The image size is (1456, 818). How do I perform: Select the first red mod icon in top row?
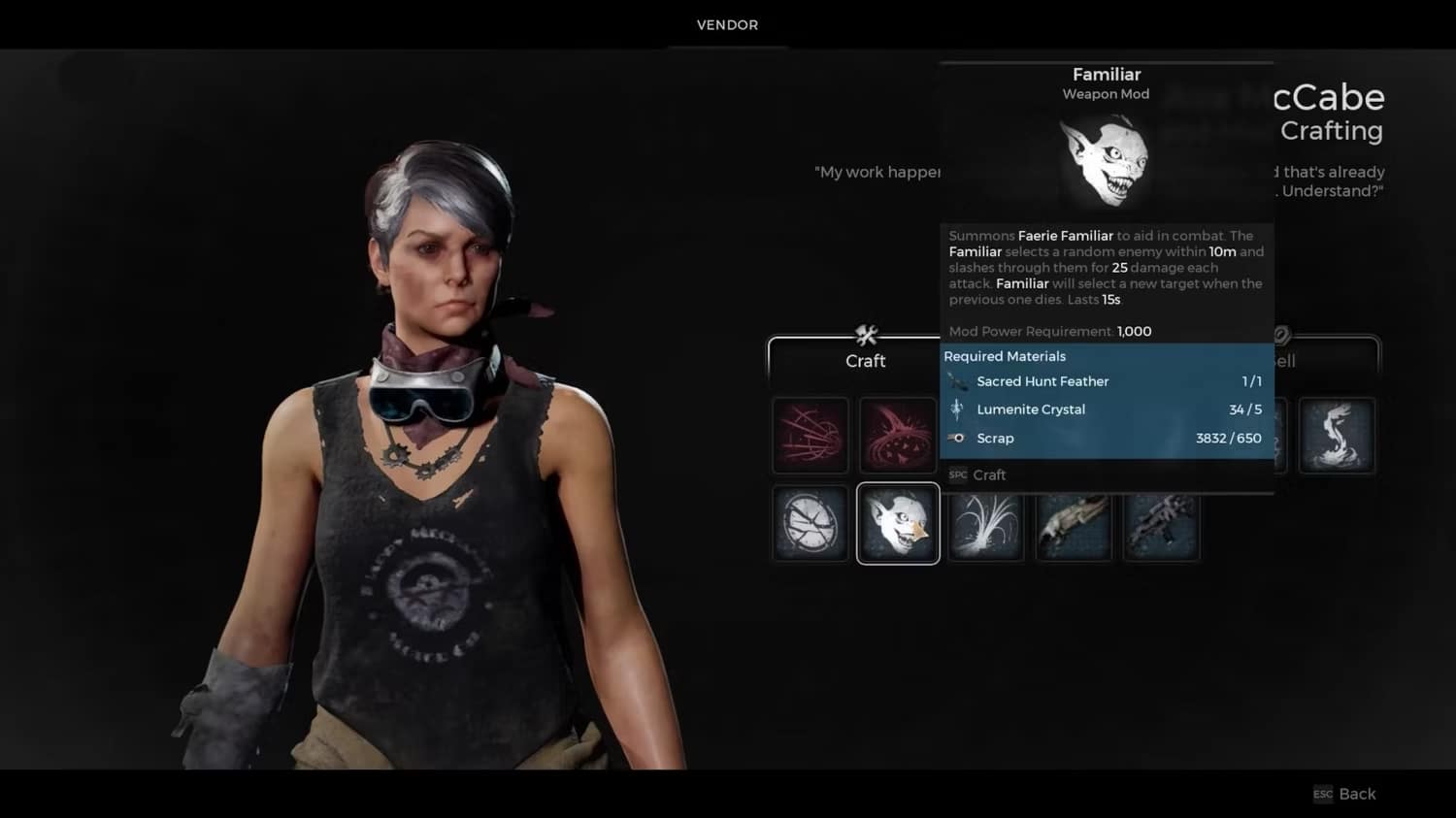pyautogui.click(x=810, y=435)
